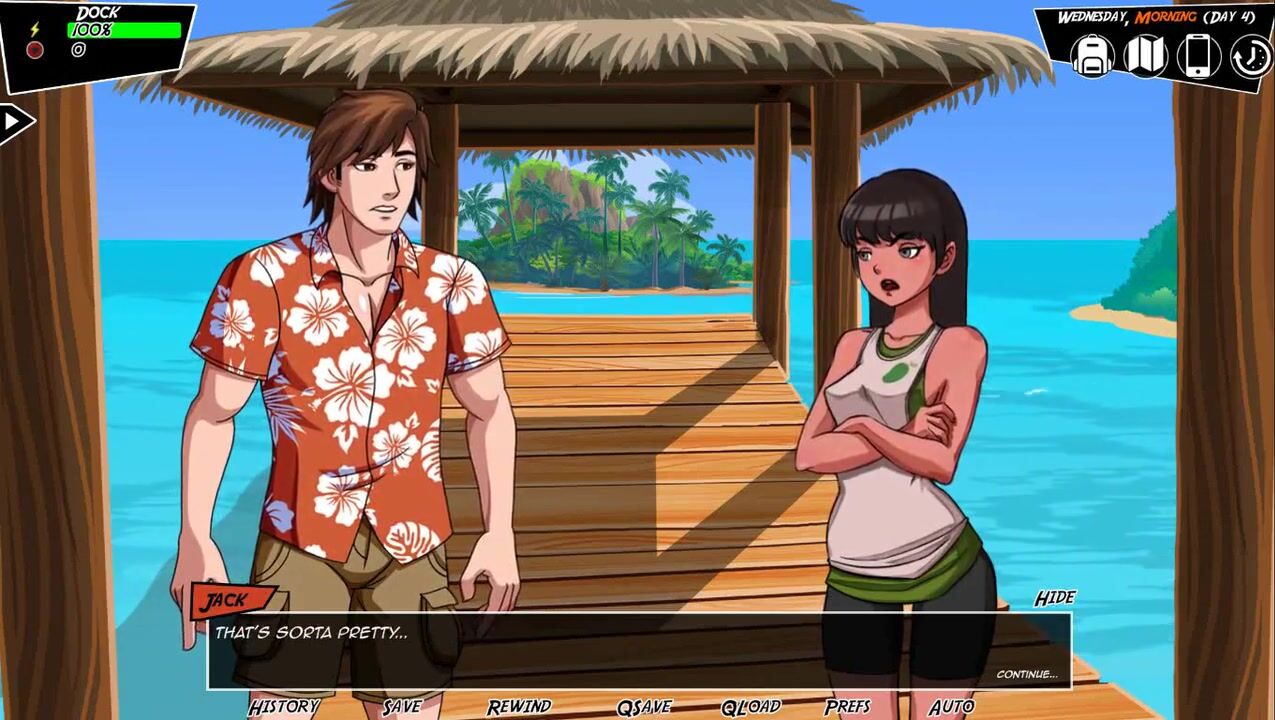Image resolution: width=1275 pixels, height=720 pixels.
Task: Open the smartphone icon
Action: pyautogui.click(x=1198, y=56)
